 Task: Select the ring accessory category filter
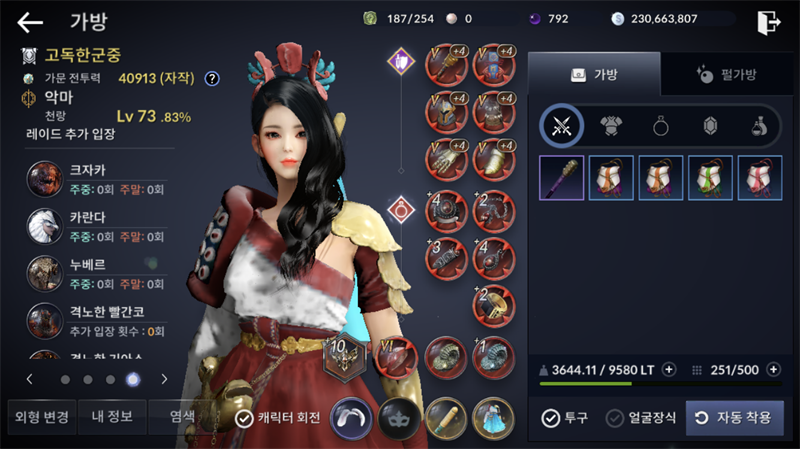pyautogui.click(x=660, y=126)
